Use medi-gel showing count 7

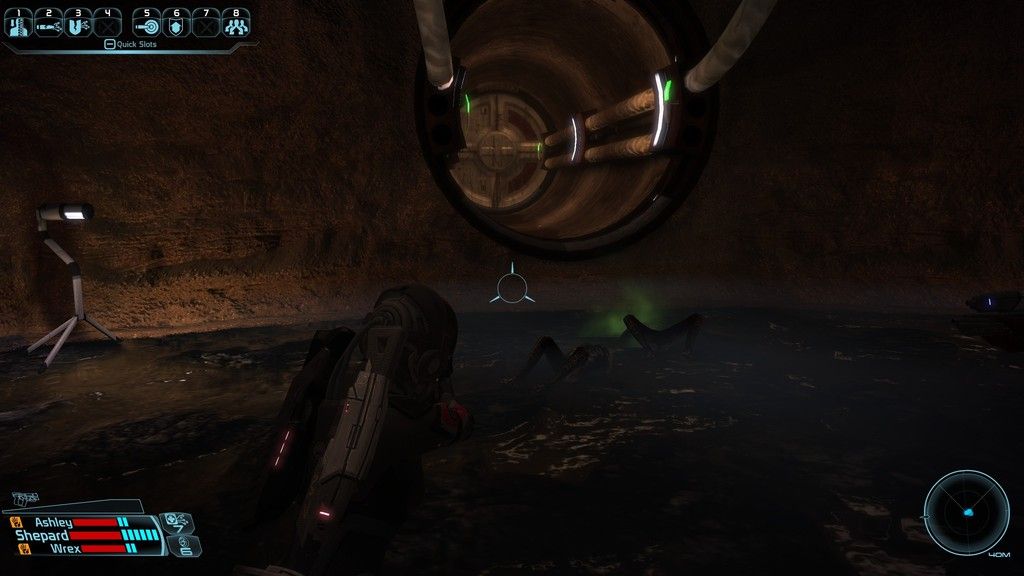(x=174, y=521)
